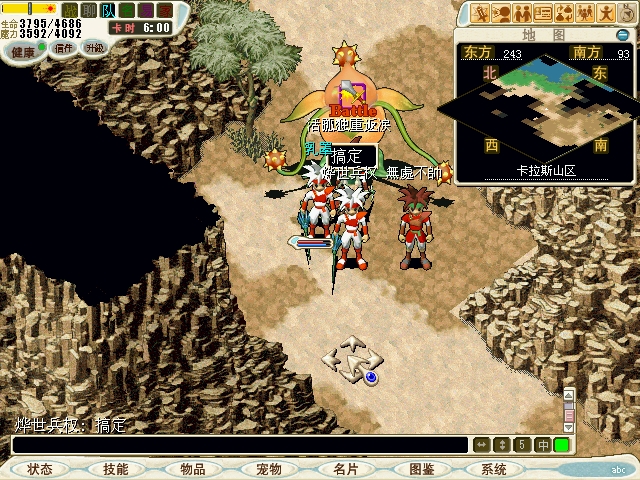Open the 物品 items menu
640x480 pixels.
[192, 469]
